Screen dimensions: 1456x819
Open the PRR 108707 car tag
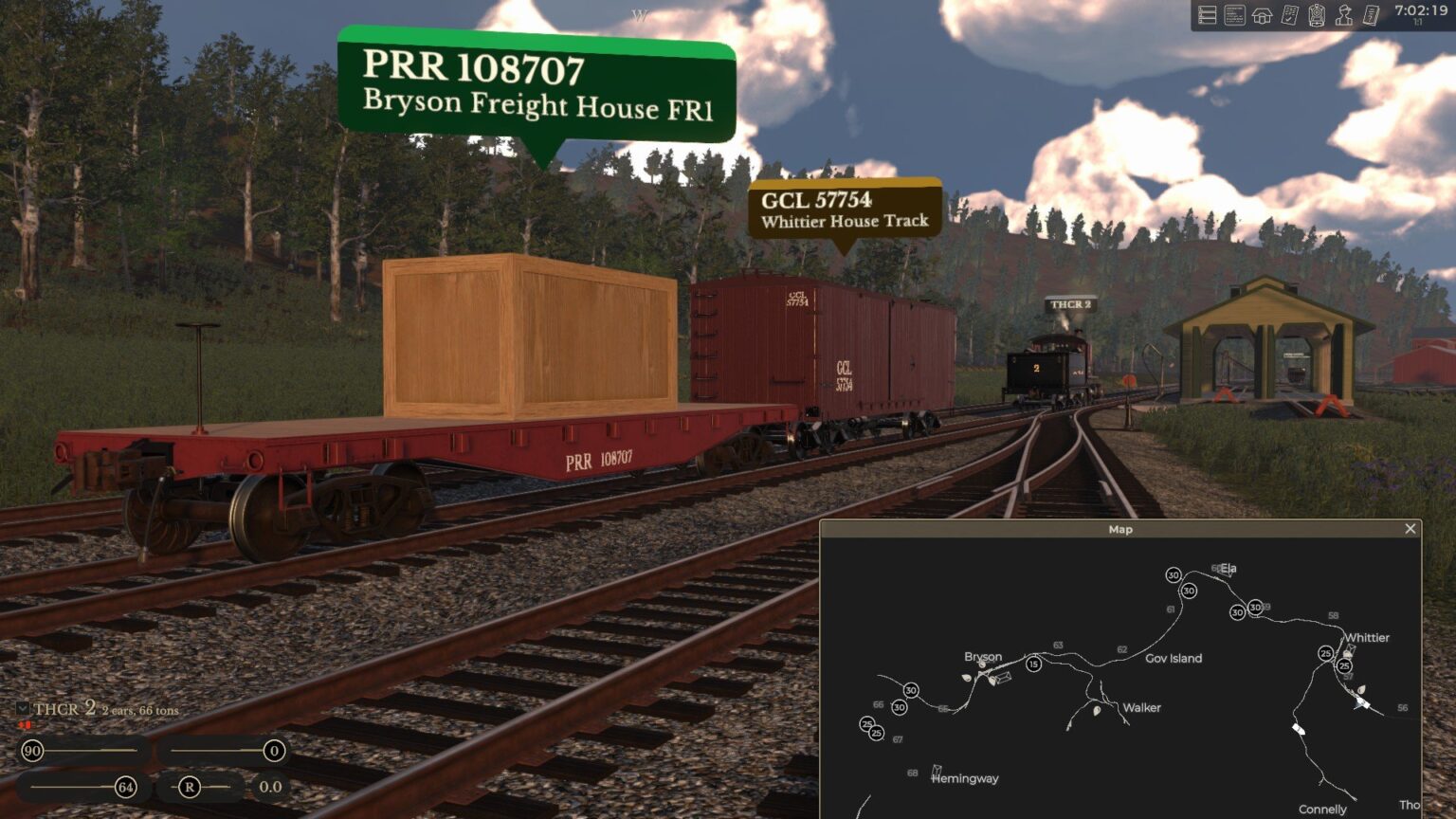(x=537, y=85)
